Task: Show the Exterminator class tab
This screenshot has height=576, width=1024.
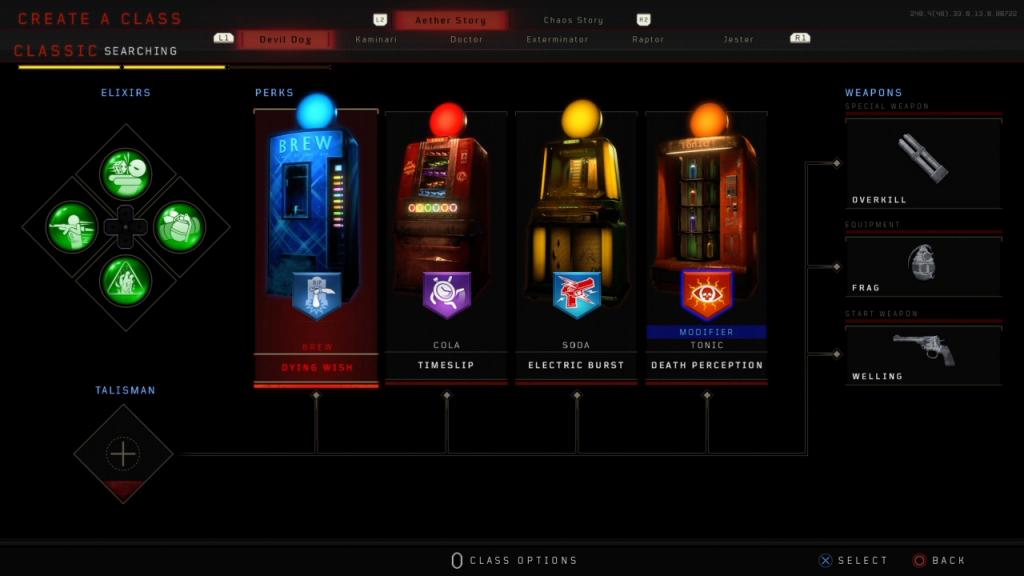Action: (x=557, y=39)
